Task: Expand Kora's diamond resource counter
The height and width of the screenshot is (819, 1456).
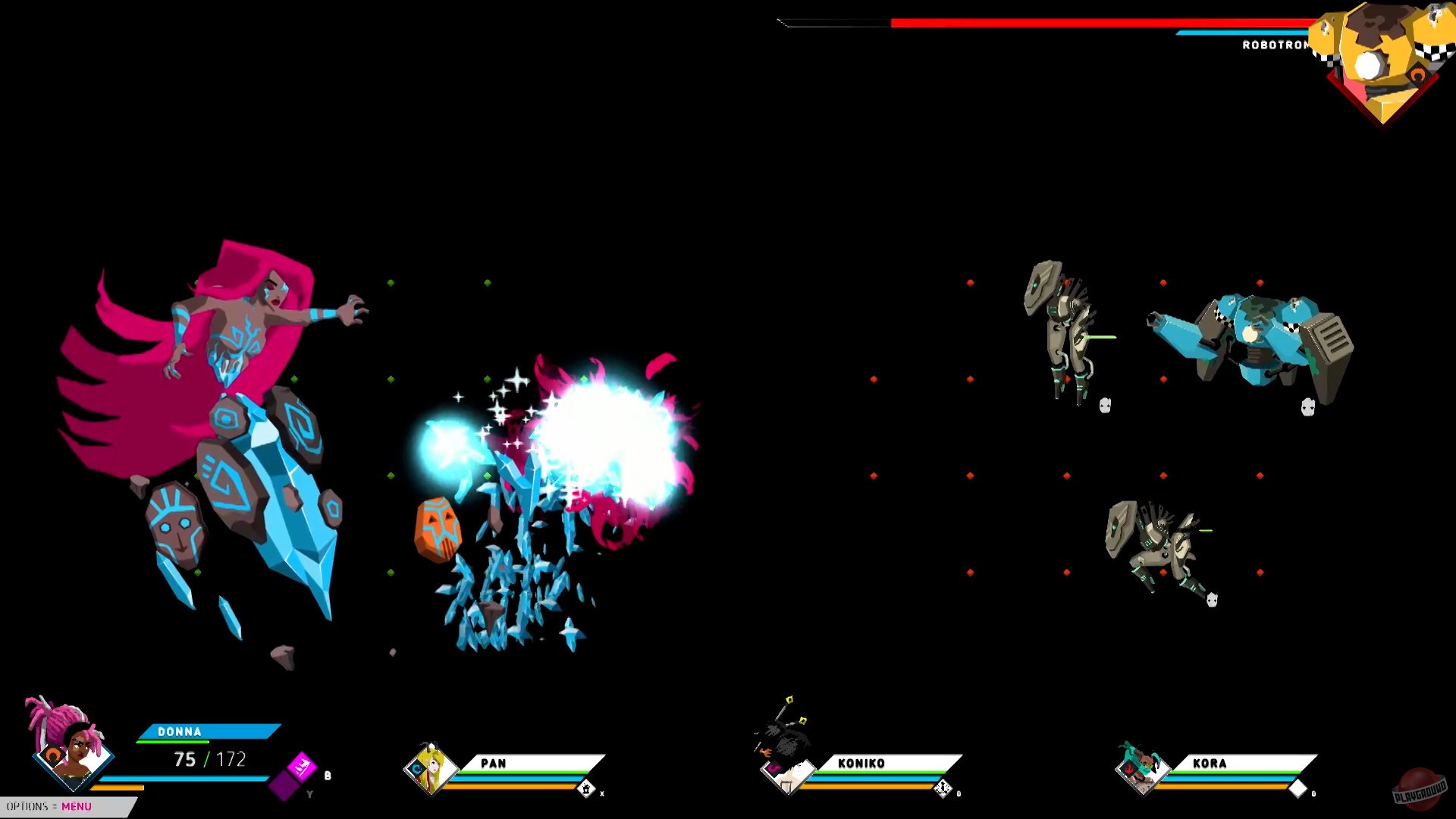Action: point(1298,789)
